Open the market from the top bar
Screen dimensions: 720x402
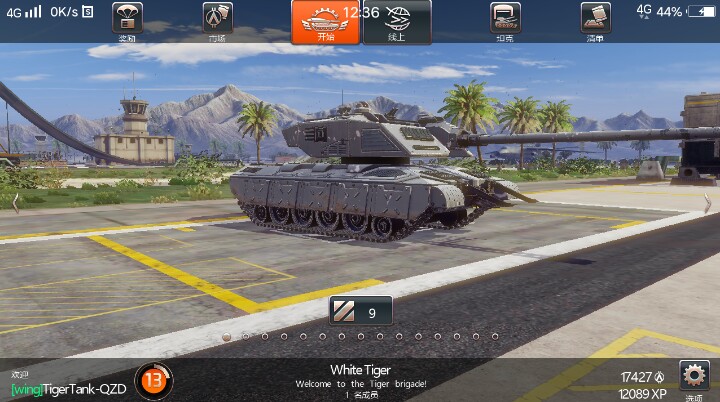(x=217, y=20)
